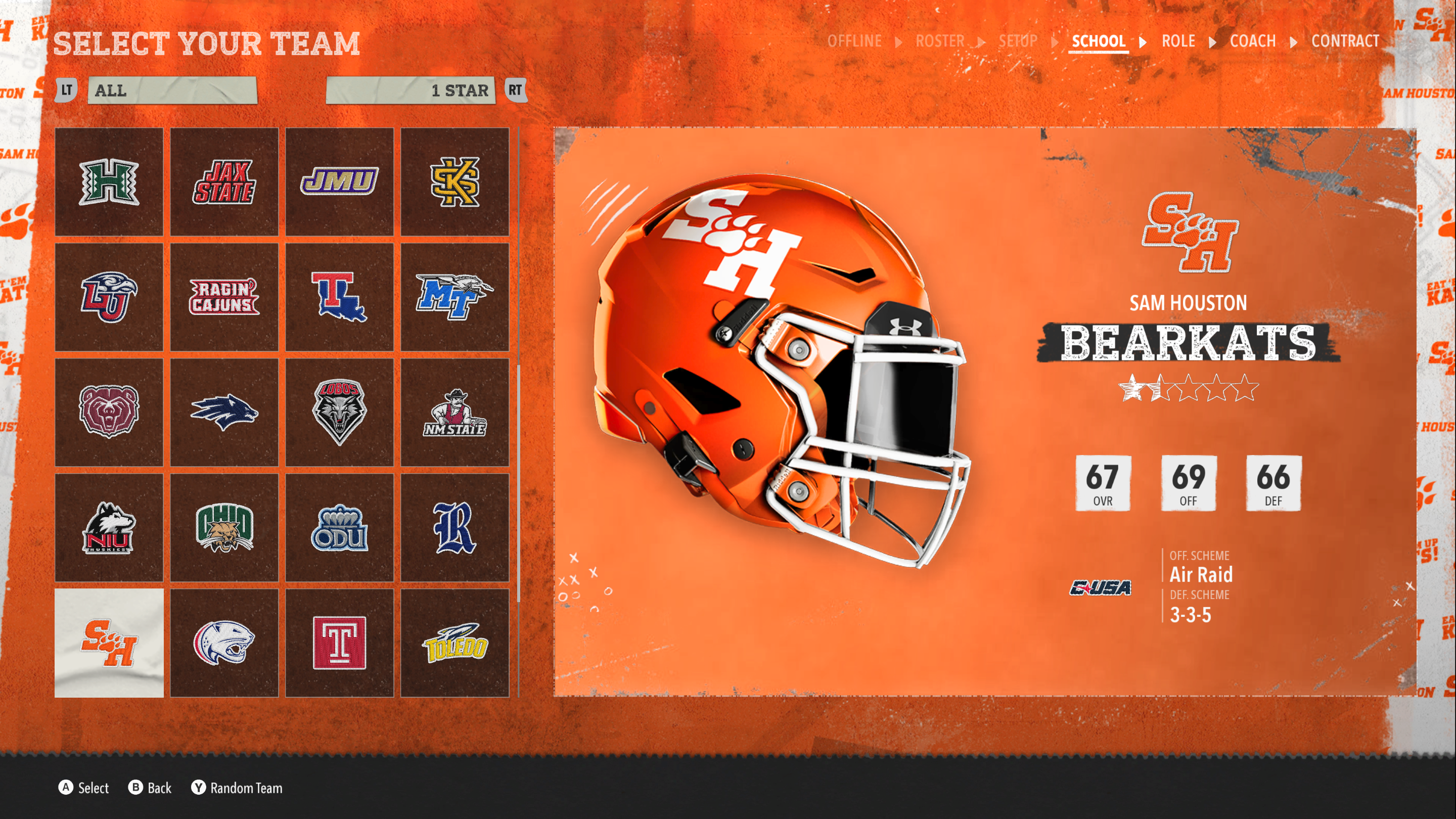Select the maroon bear head team tile
This screenshot has height=819, width=1456.
pyautogui.click(x=109, y=413)
